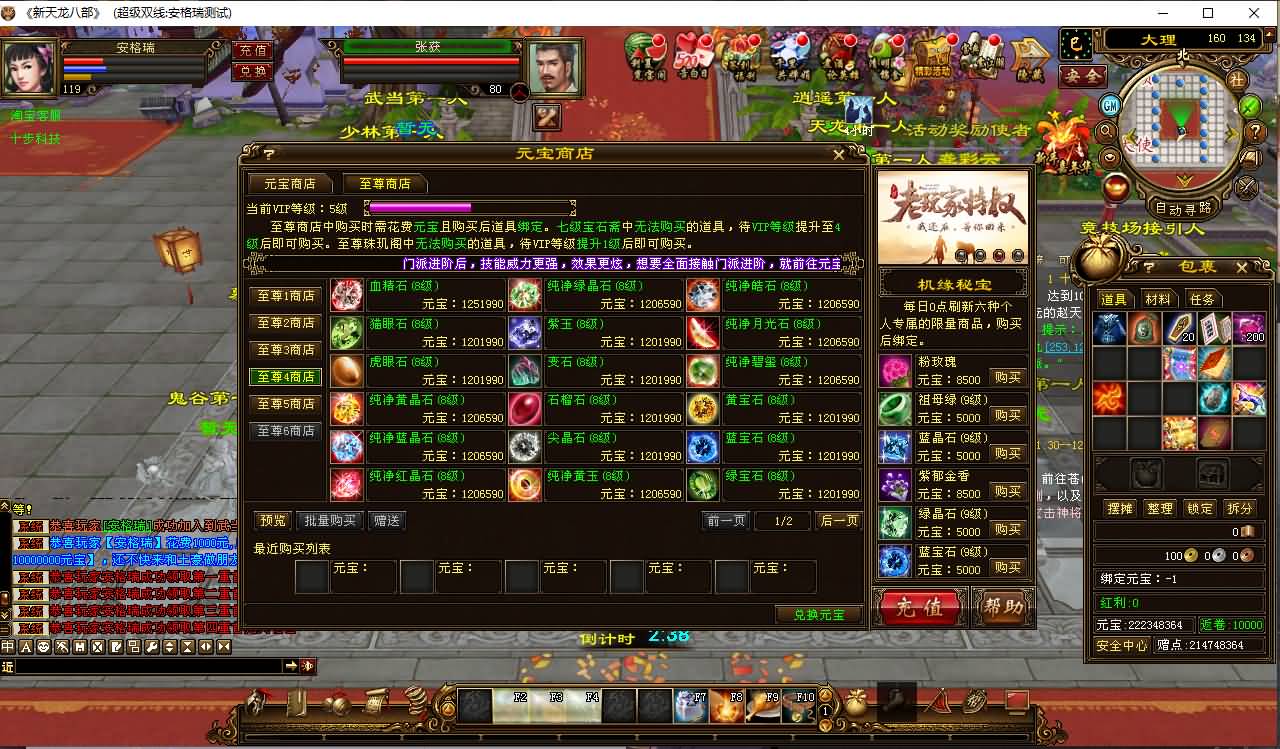
Task: Click the arrow to expand the chat window
Action: pyautogui.click(x=291, y=666)
